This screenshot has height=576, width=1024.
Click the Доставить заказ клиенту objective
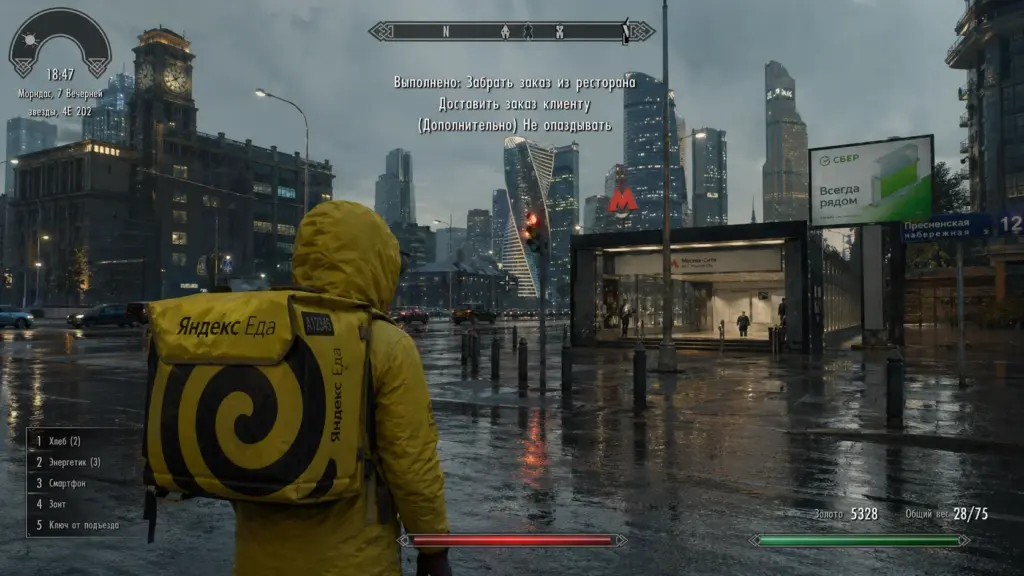(x=514, y=103)
